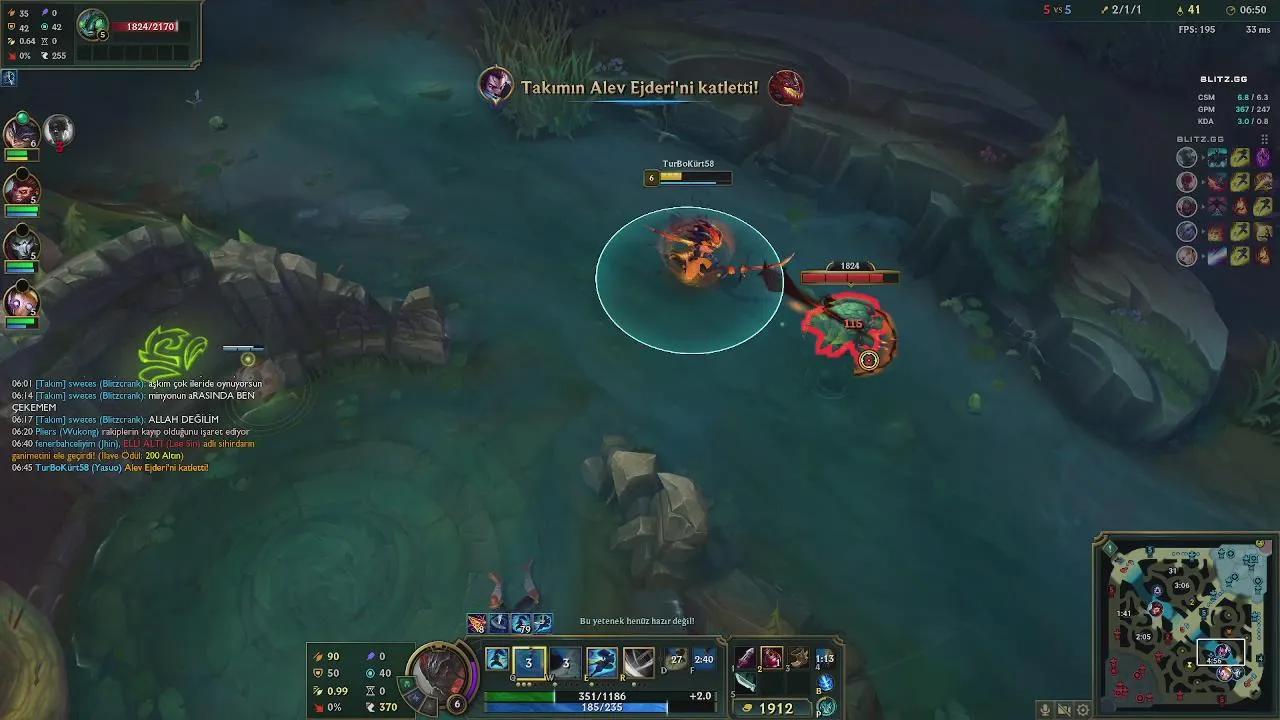
Task: Click the summoner spell in slot D
Action: [x=676, y=658]
